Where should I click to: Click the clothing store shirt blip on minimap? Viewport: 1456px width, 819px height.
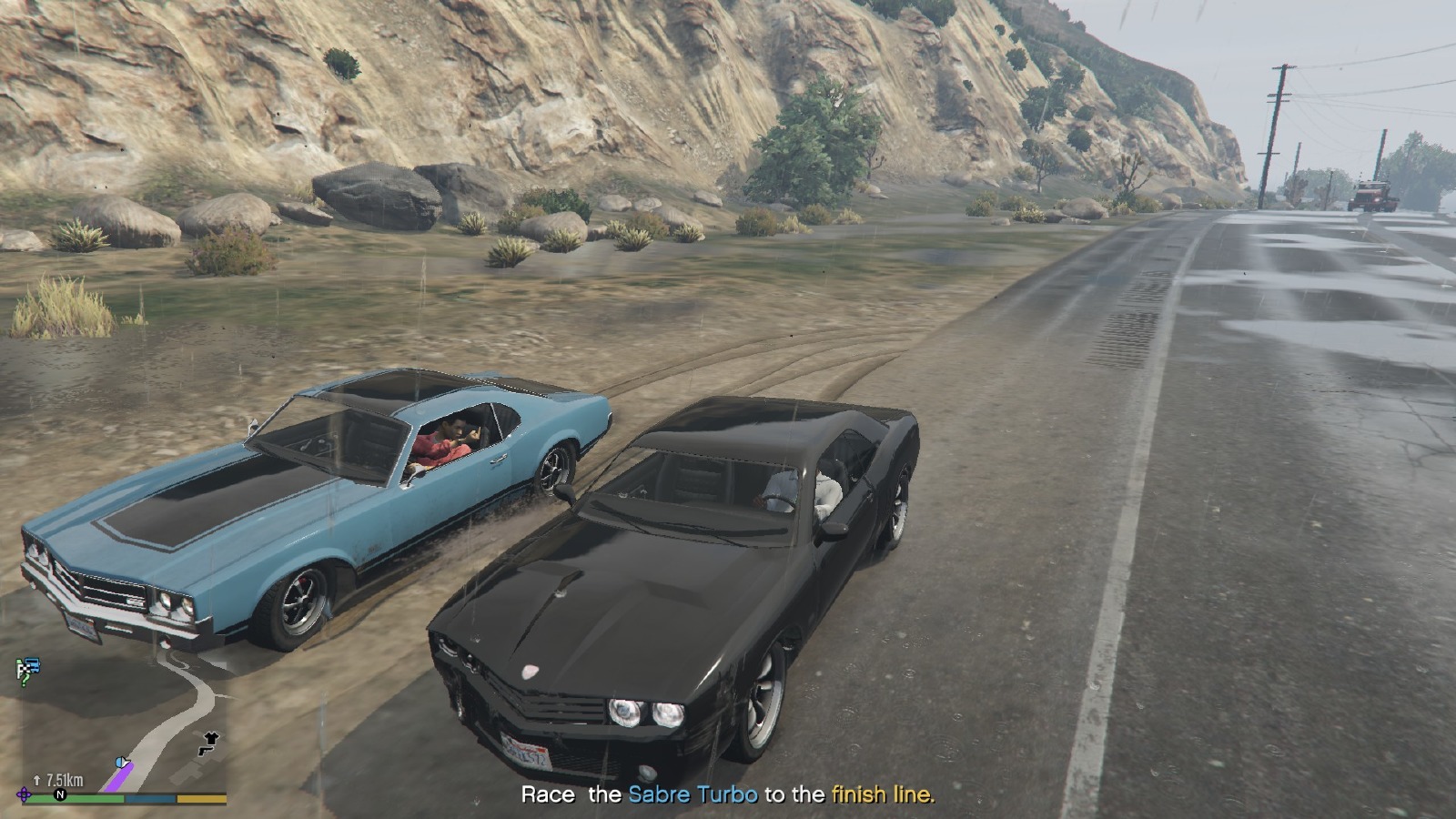(212, 736)
